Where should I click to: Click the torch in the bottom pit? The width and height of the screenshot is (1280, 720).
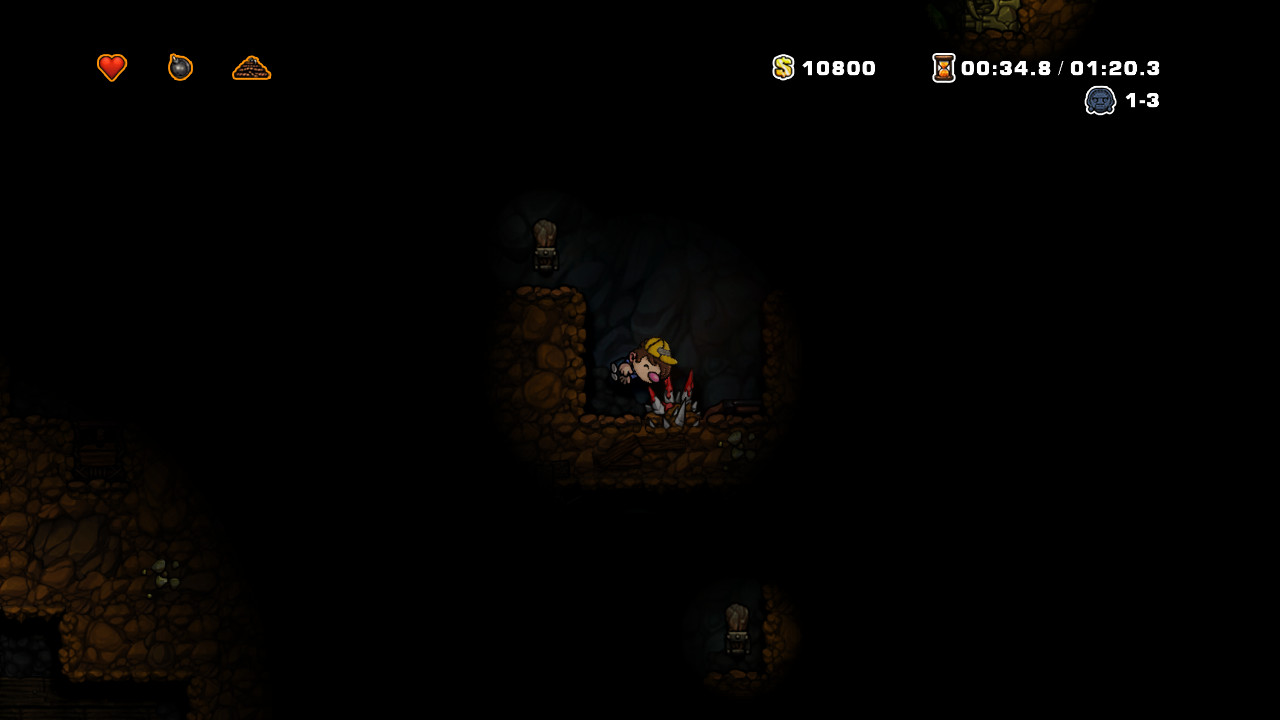tap(736, 625)
